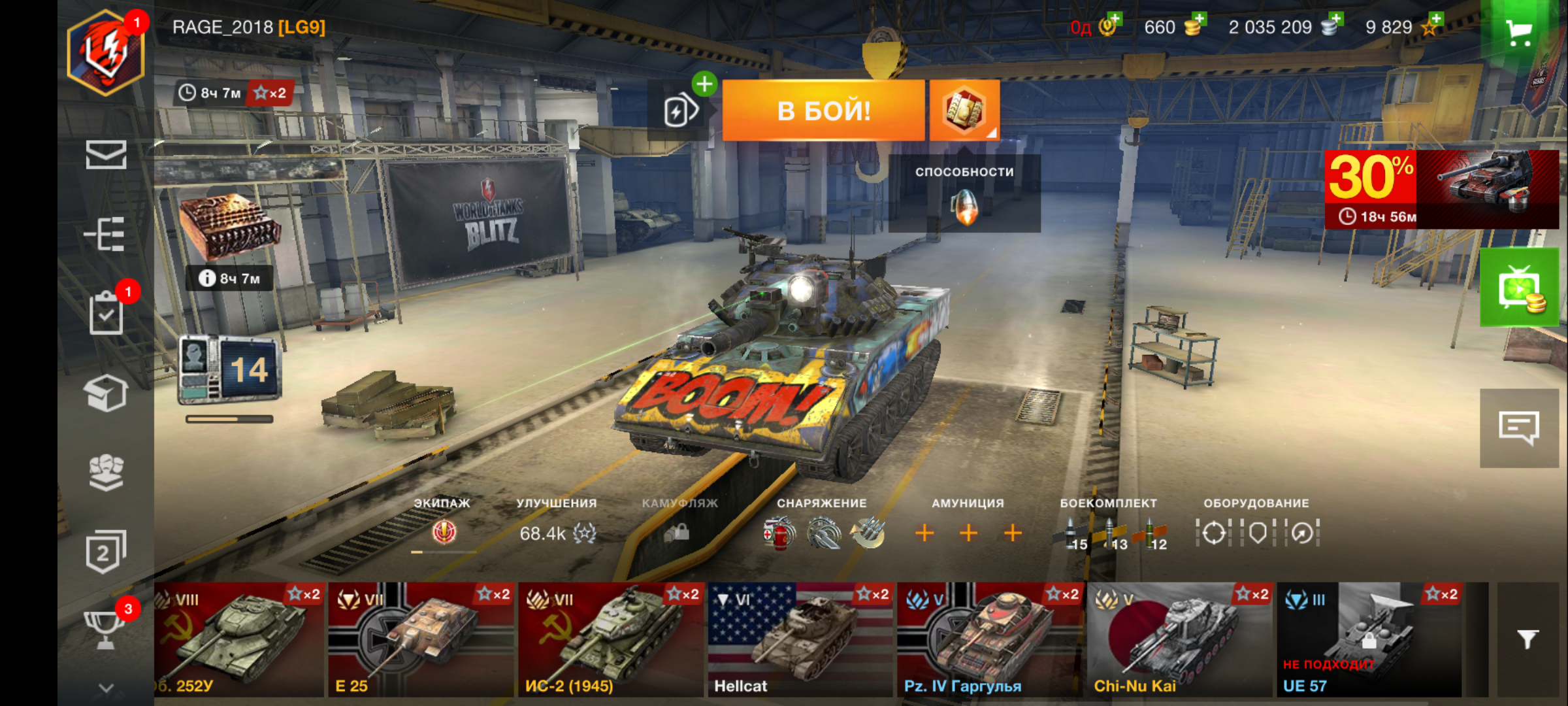Image resolution: width=1568 pixels, height=706 pixels.
Task: Open the mail envelope icon
Action: tap(106, 155)
